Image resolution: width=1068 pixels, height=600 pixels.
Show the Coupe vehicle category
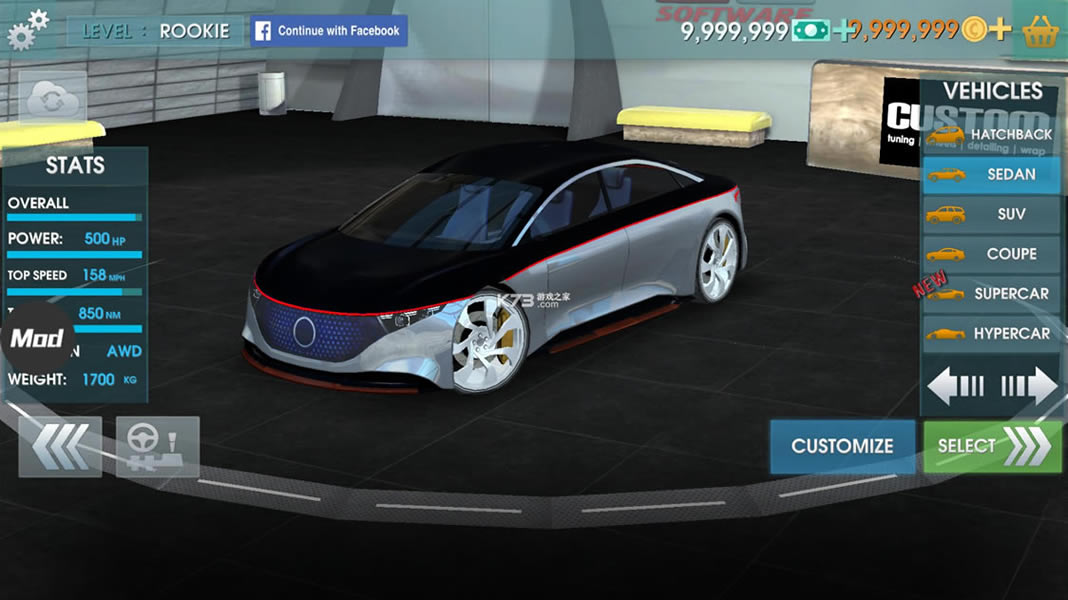(x=991, y=254)
